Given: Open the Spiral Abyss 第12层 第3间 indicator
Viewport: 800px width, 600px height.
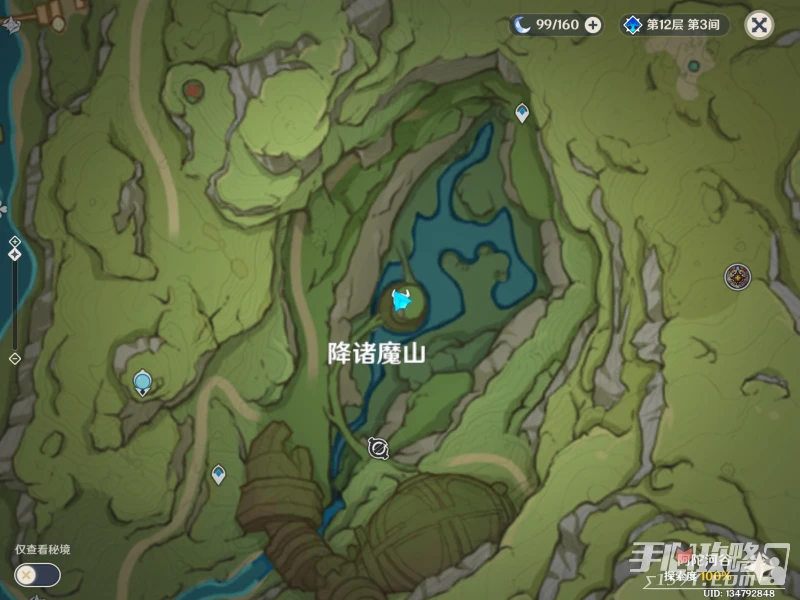Looking at the screenshot, I should [x=673, y=25].
